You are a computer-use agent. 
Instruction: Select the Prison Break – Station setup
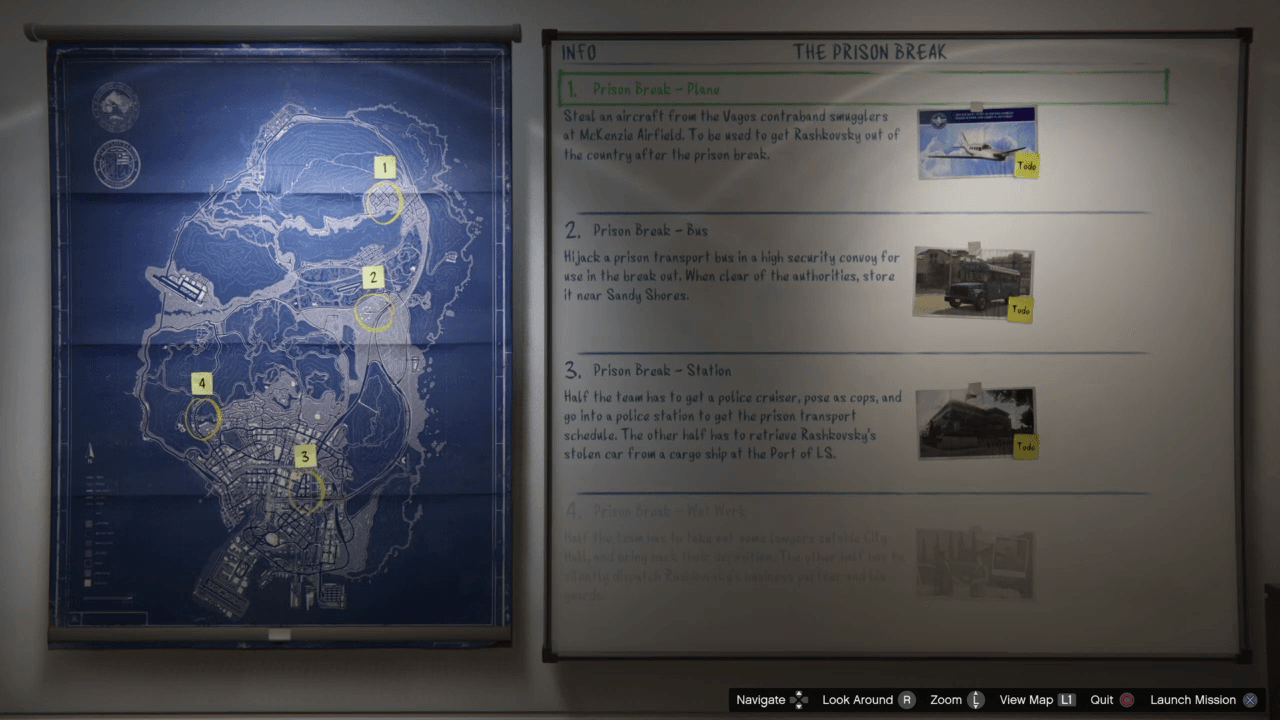[661, 371]
